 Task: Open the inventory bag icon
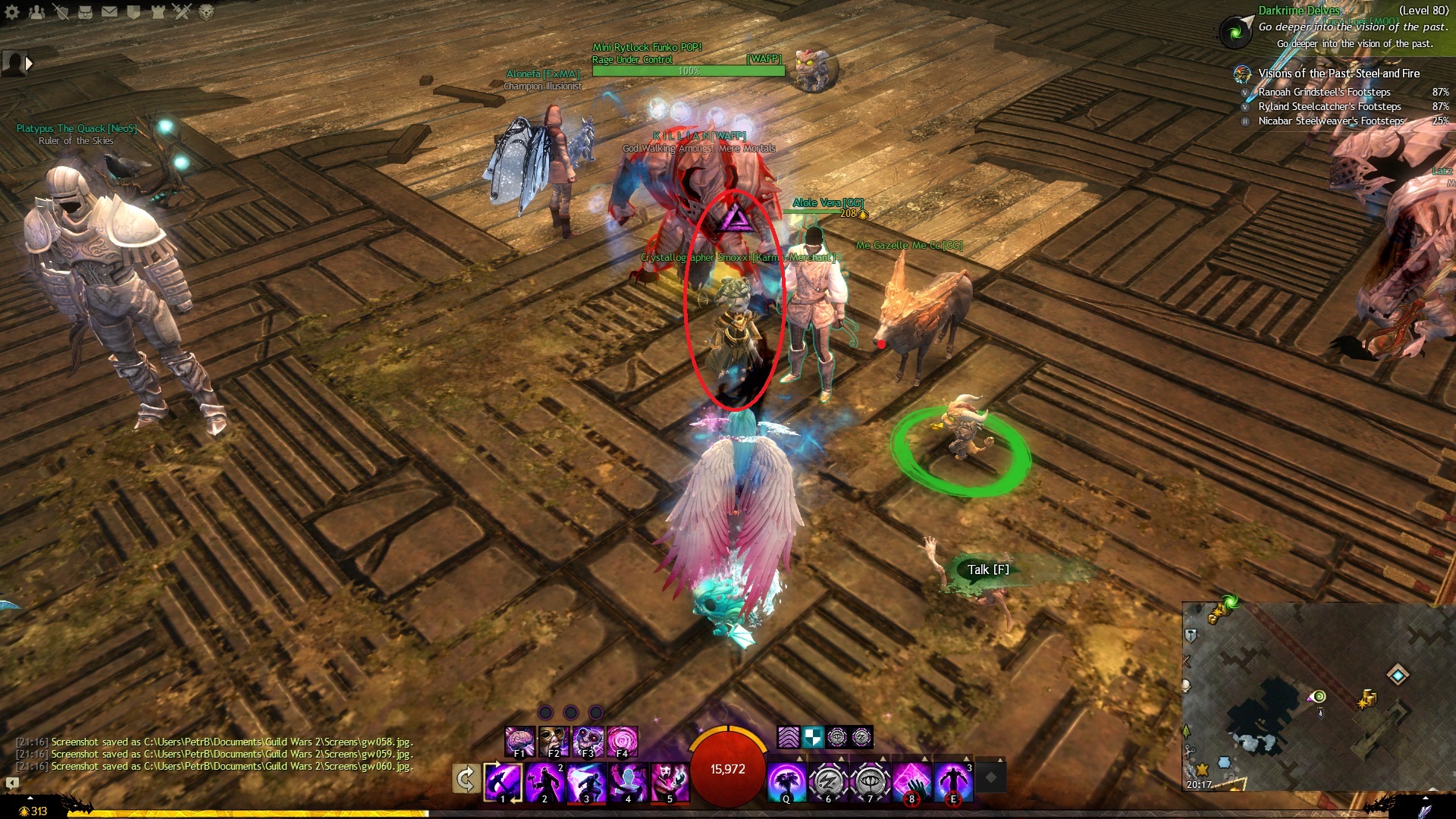(x=86, y=12)
